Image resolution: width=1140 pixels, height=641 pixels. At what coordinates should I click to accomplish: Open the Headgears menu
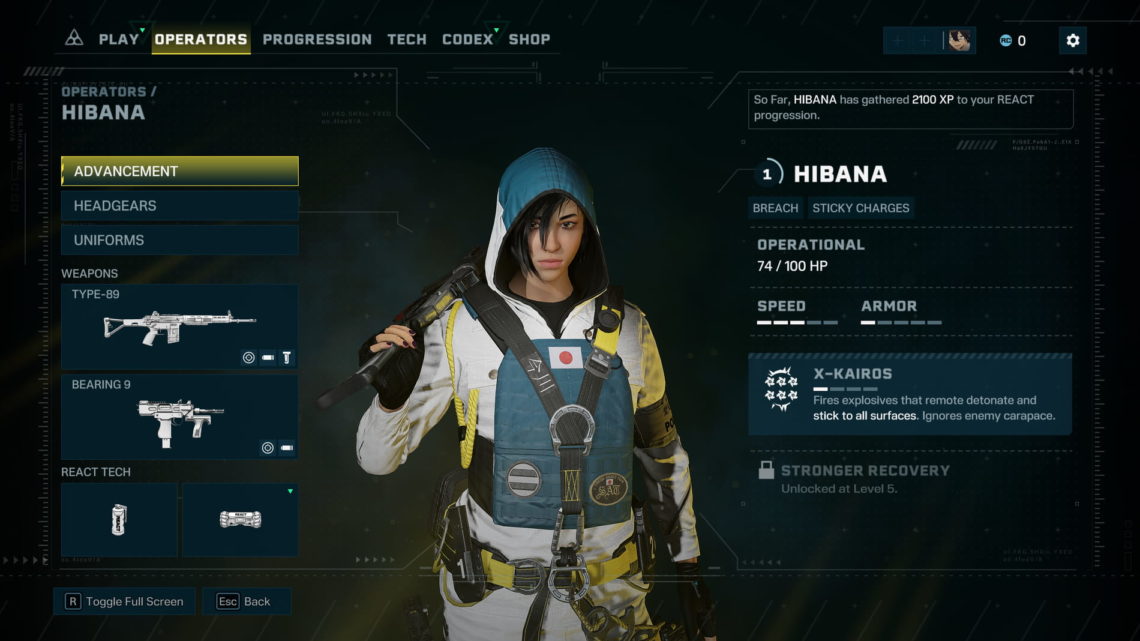(180, 206)
